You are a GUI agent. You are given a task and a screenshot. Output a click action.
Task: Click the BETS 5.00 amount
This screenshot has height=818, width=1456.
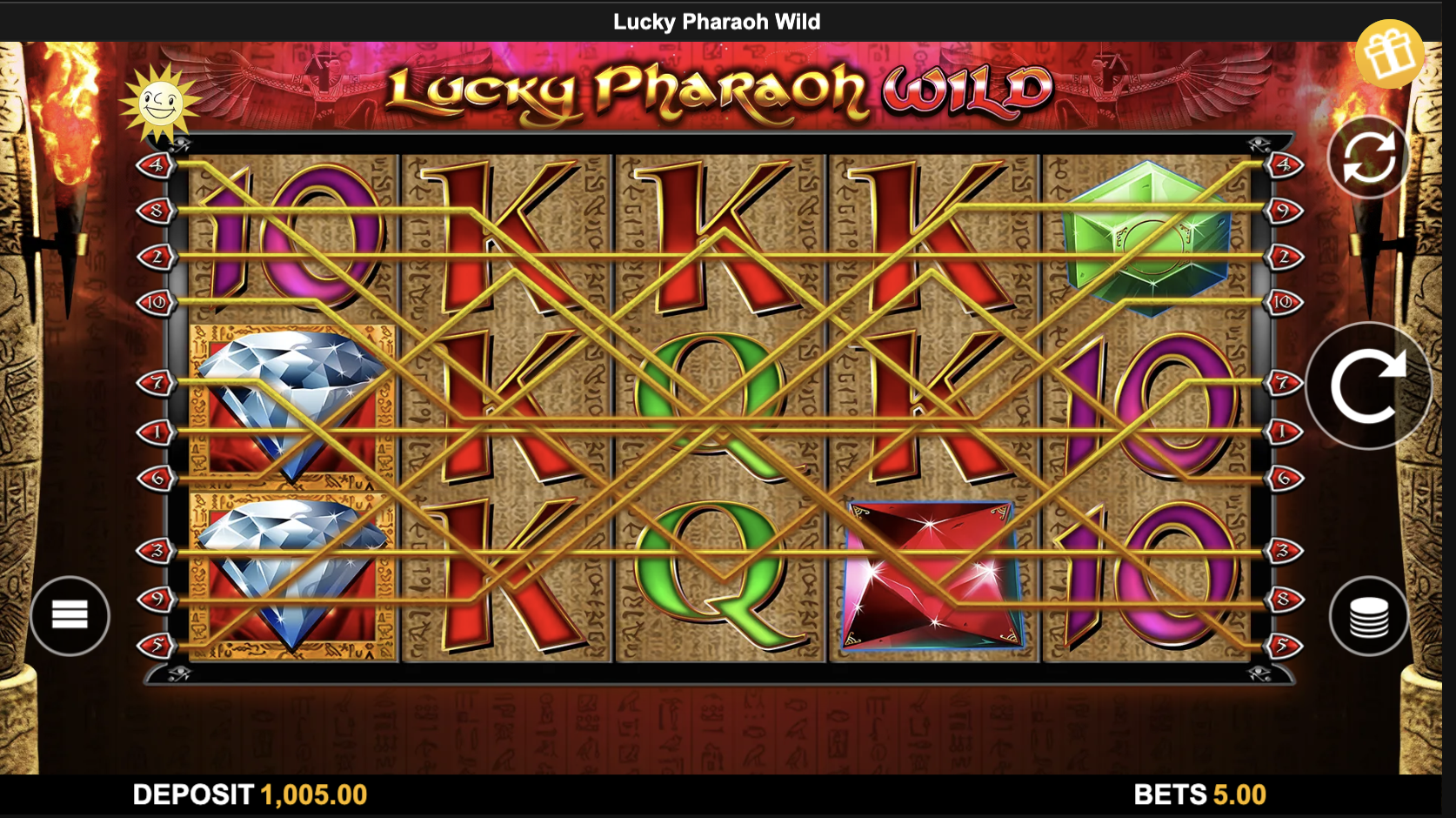tap(1199, 795)
